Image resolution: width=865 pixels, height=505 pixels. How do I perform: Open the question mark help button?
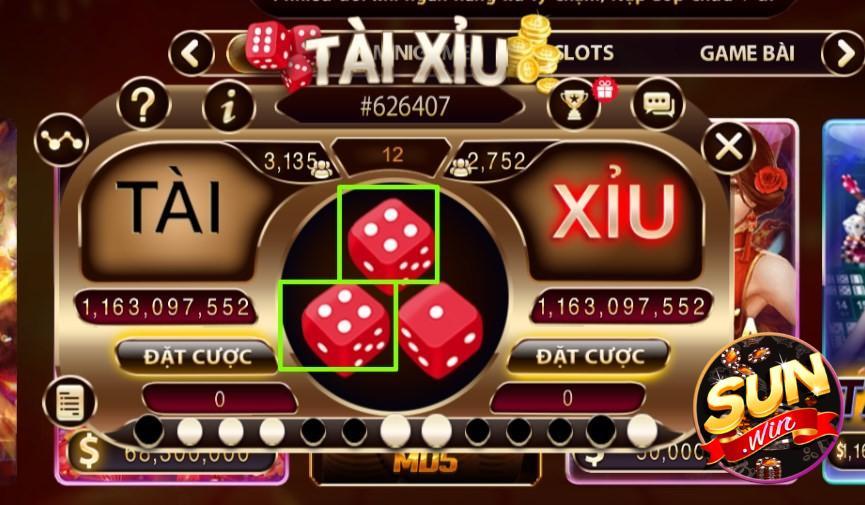pyautogui.click(x=144, y=103)
